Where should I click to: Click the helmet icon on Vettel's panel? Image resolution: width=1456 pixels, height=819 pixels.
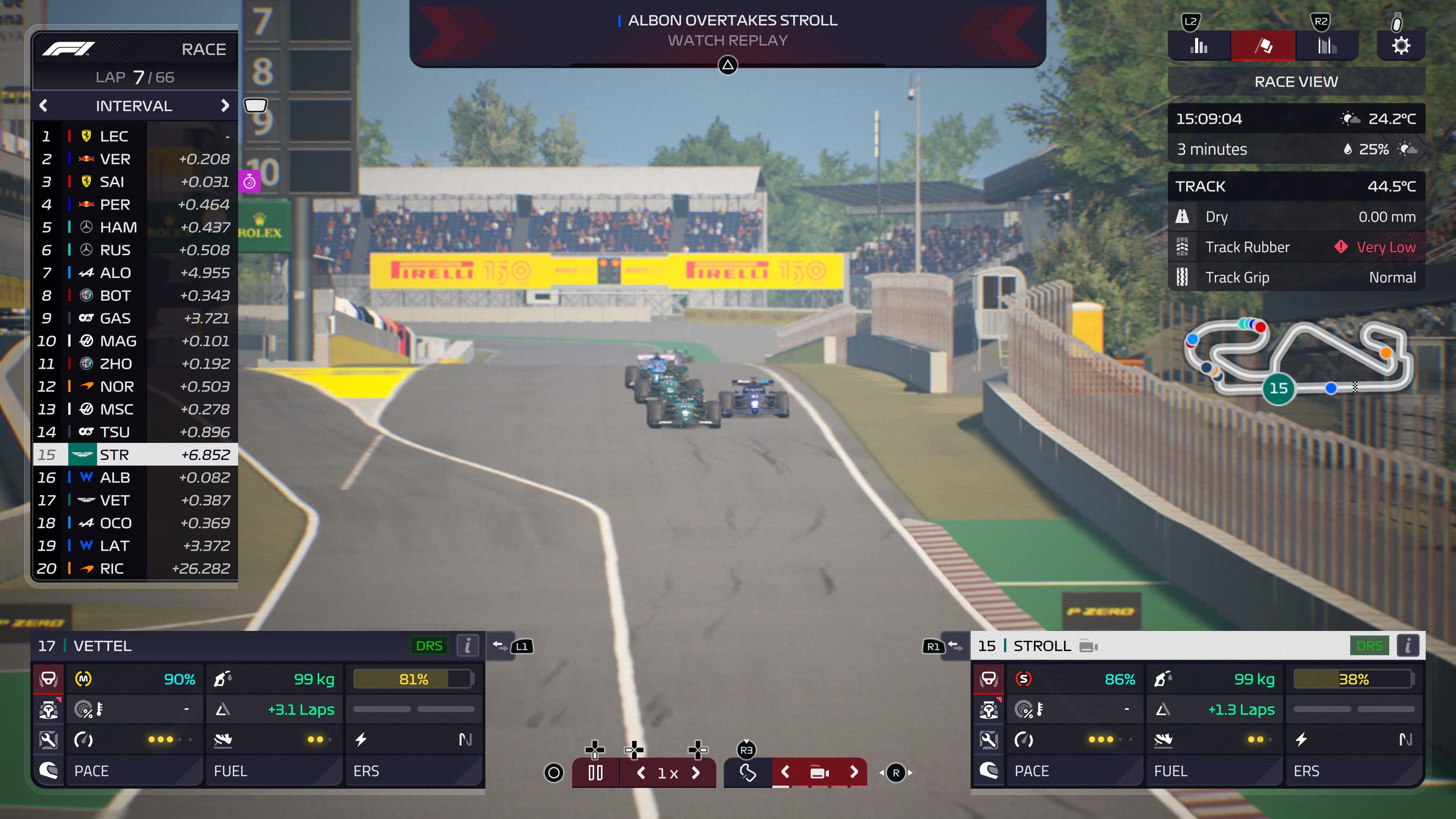(x=49, y=770)
